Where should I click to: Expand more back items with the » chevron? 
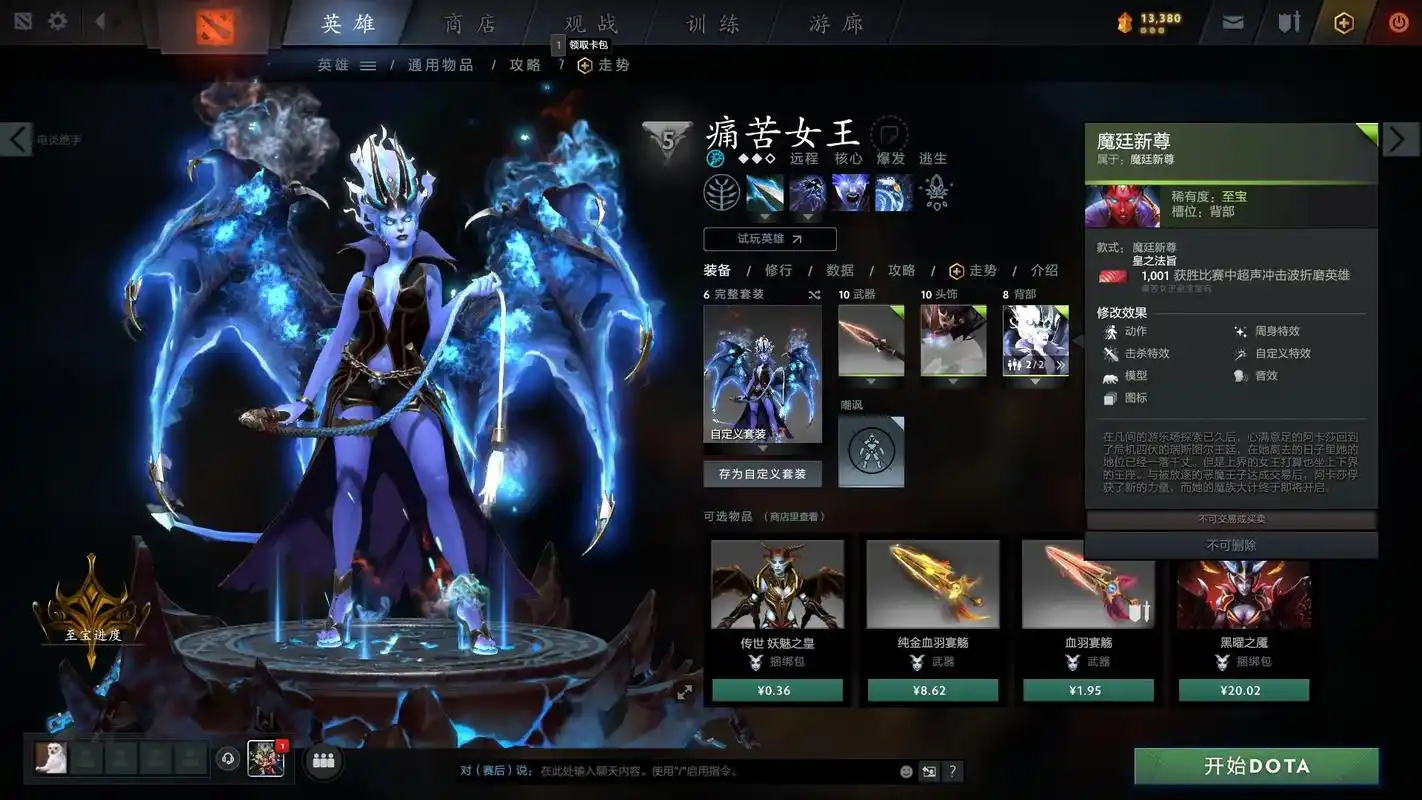tap(1062, 365)
